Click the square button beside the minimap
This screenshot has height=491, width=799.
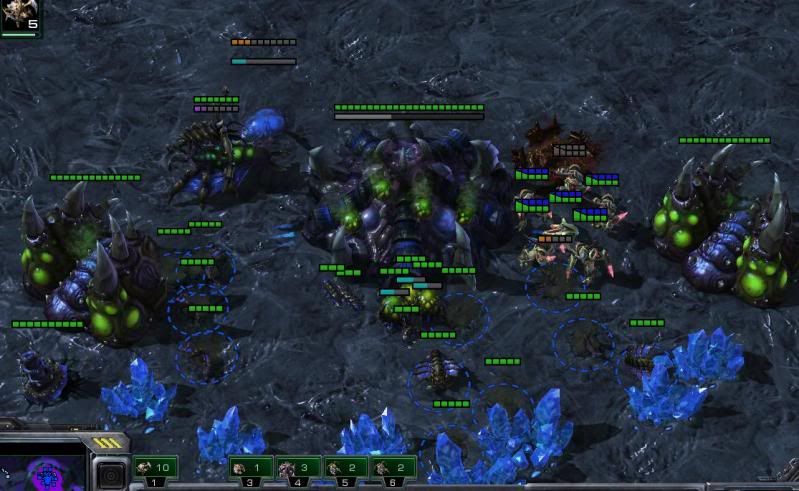click(x=110, y=474)
